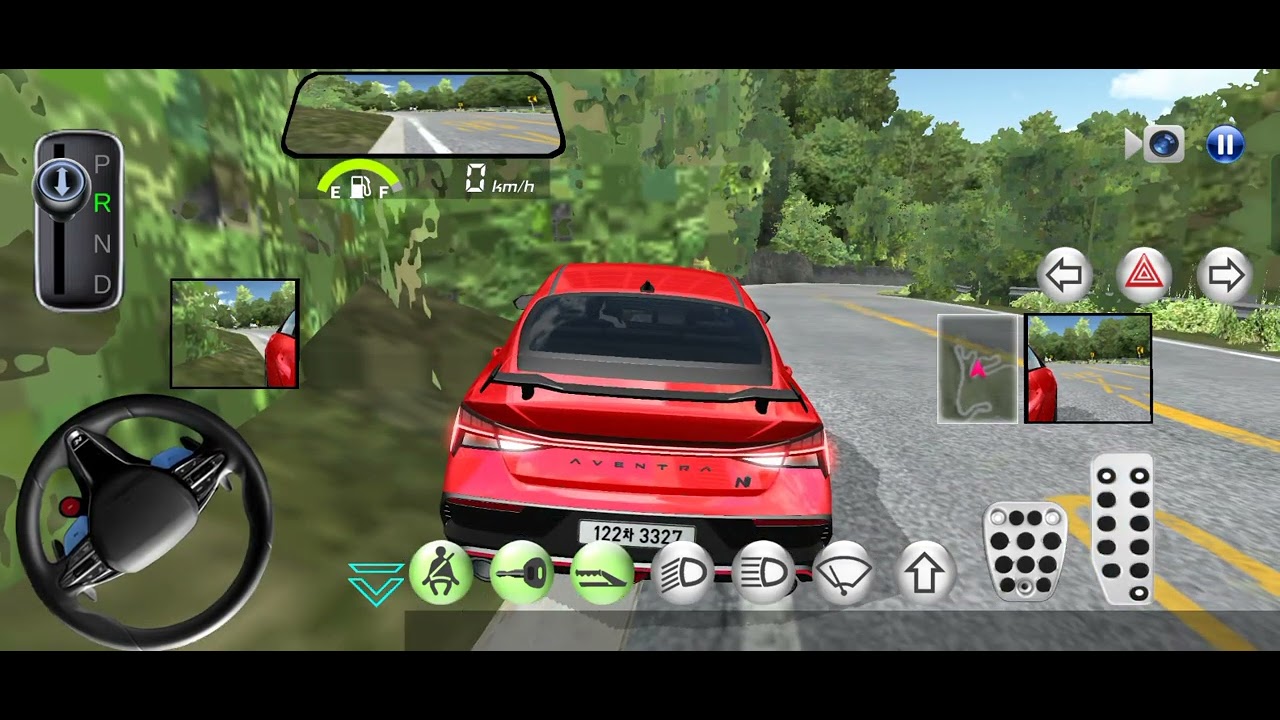Collapse the toolbar with cyan chevrons

tap(375, 583)
